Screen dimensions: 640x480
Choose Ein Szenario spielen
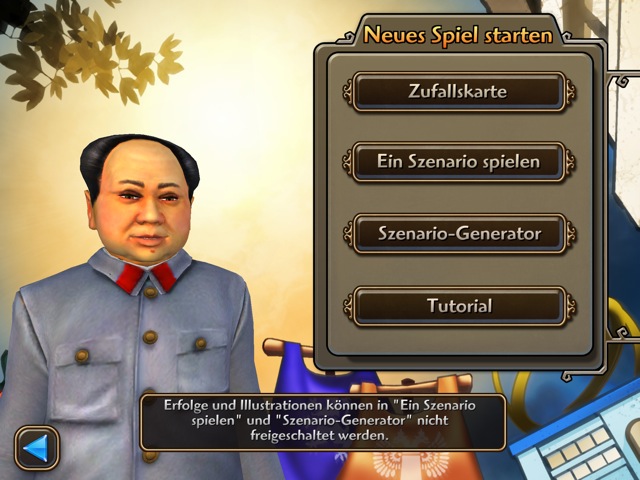coord(458,161)
